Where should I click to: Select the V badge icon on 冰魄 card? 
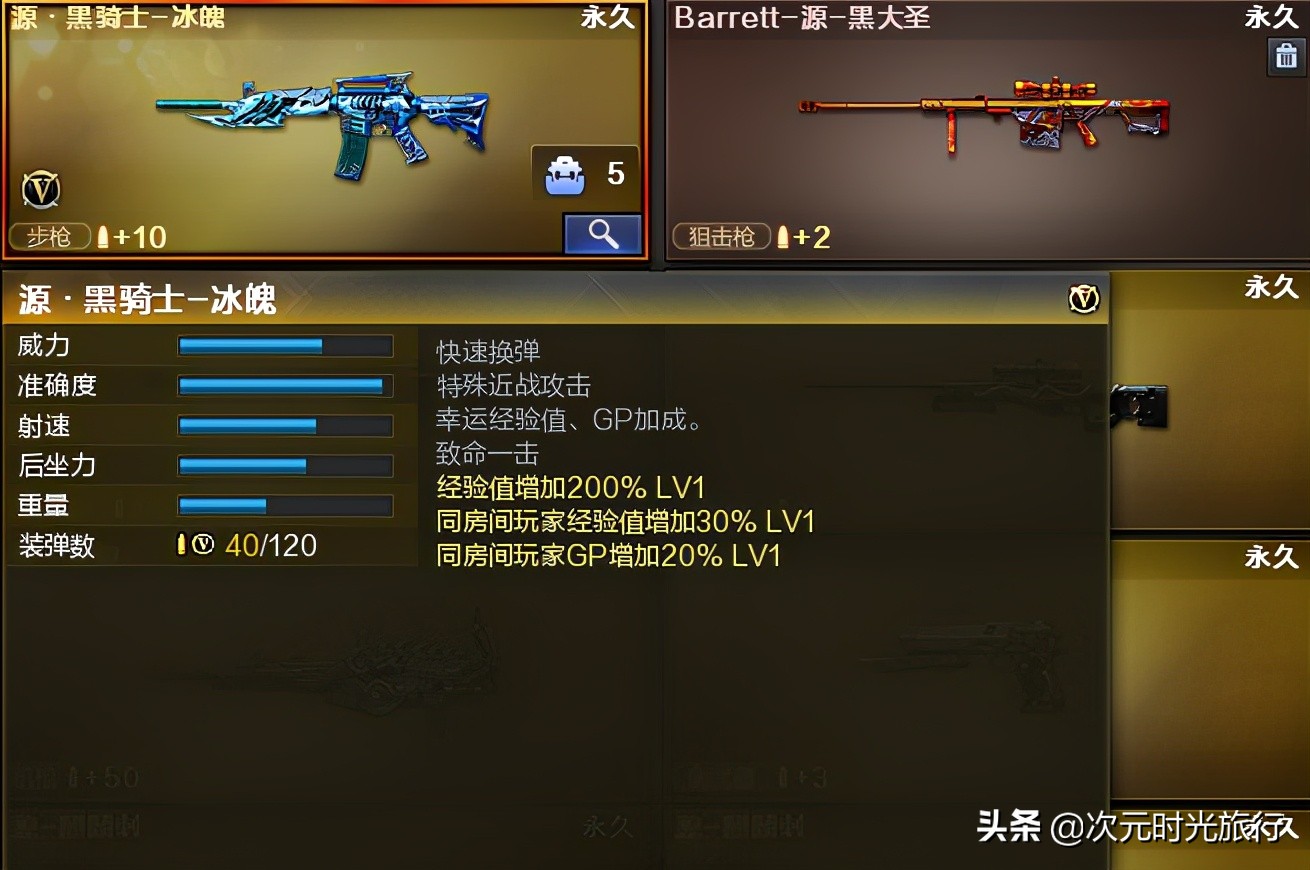click(40, 190)
